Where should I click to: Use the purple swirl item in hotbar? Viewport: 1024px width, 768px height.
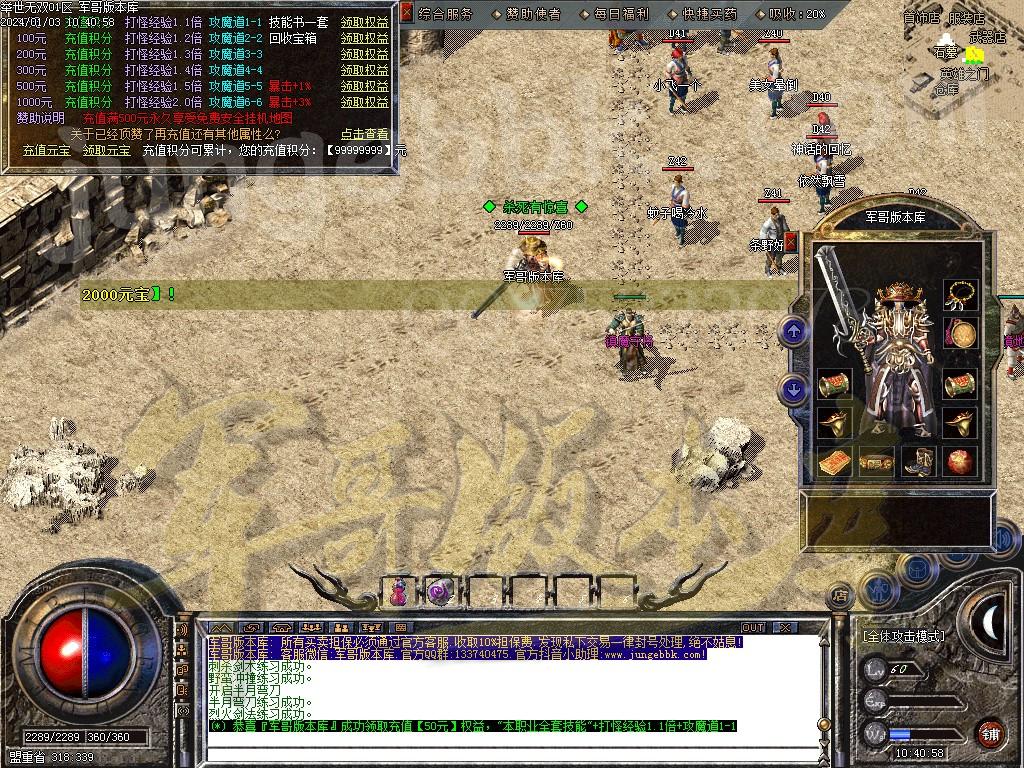coord(440,592)
